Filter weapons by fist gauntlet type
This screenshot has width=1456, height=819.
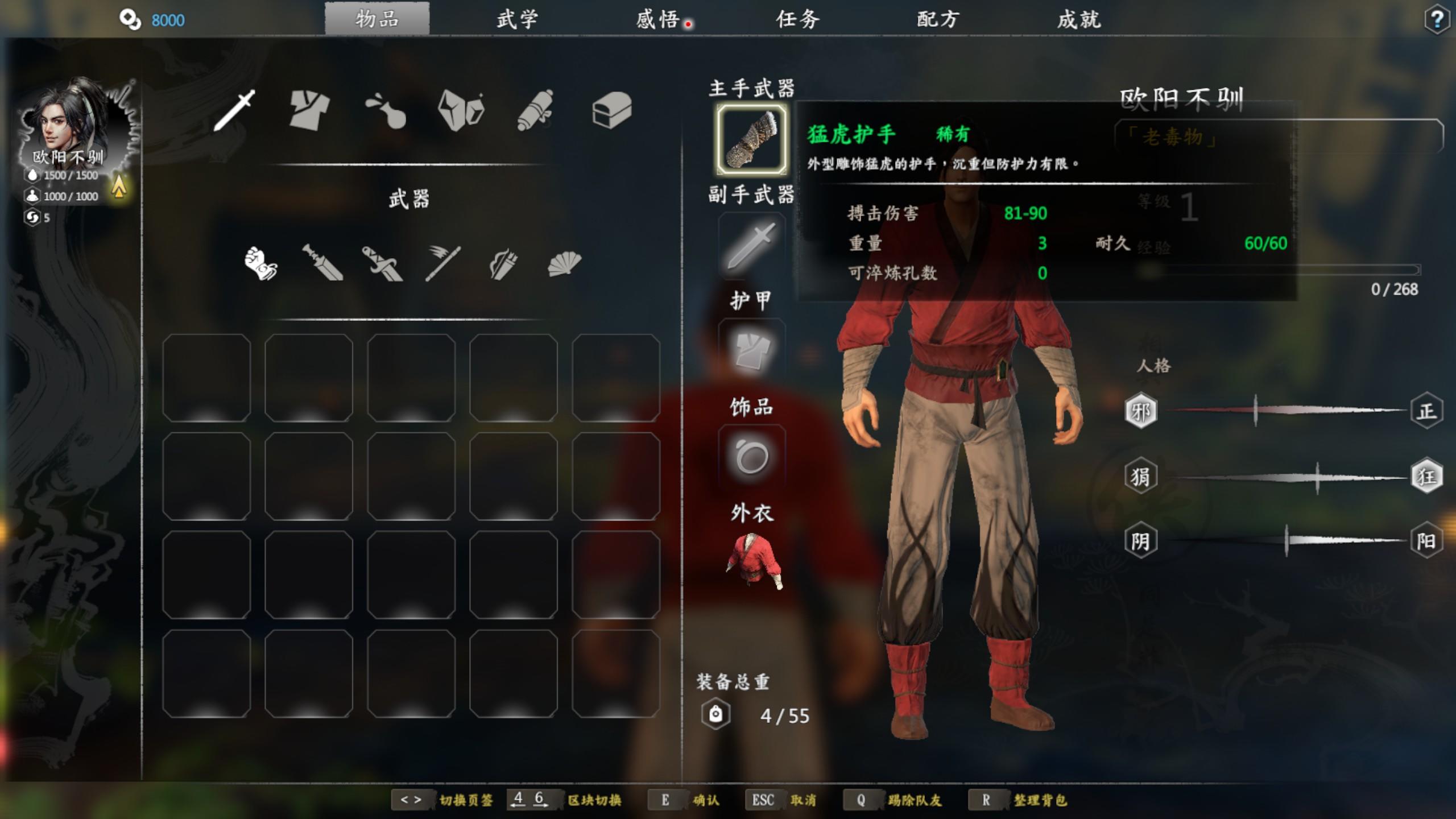pyautogui.click(x=261, y=263)
